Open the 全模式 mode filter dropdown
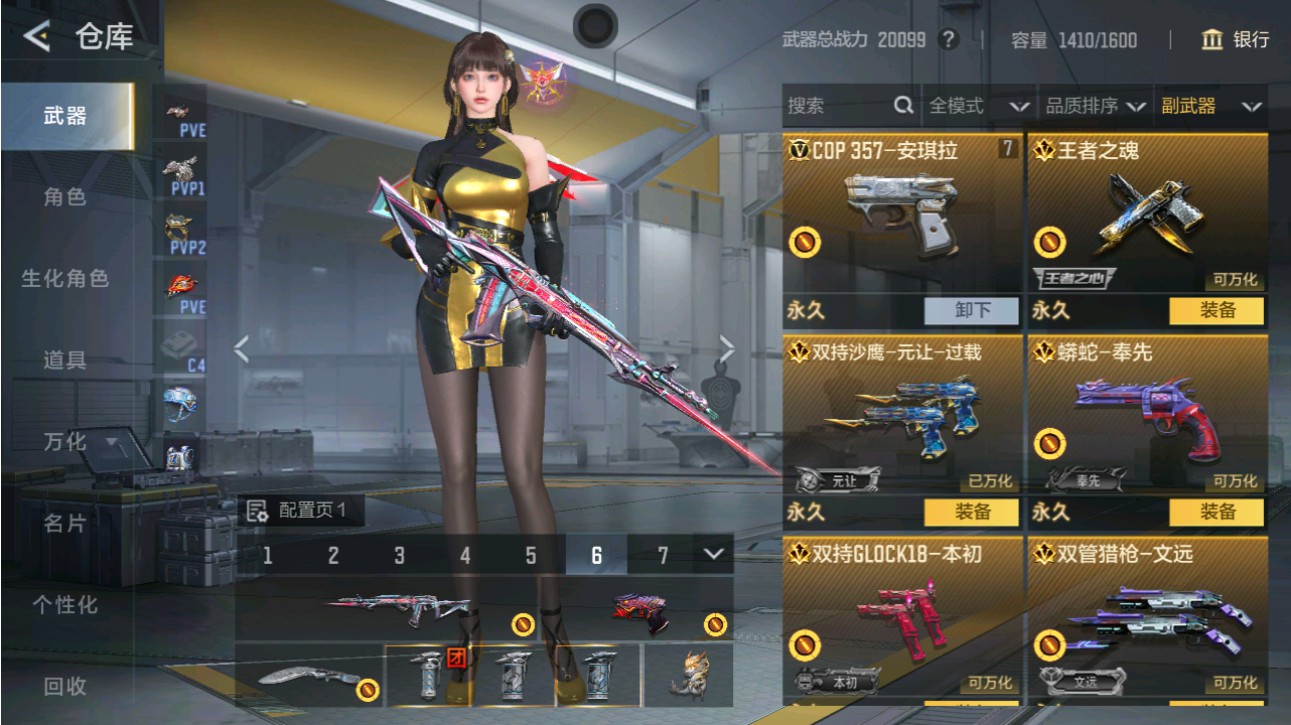 point(972,104)
